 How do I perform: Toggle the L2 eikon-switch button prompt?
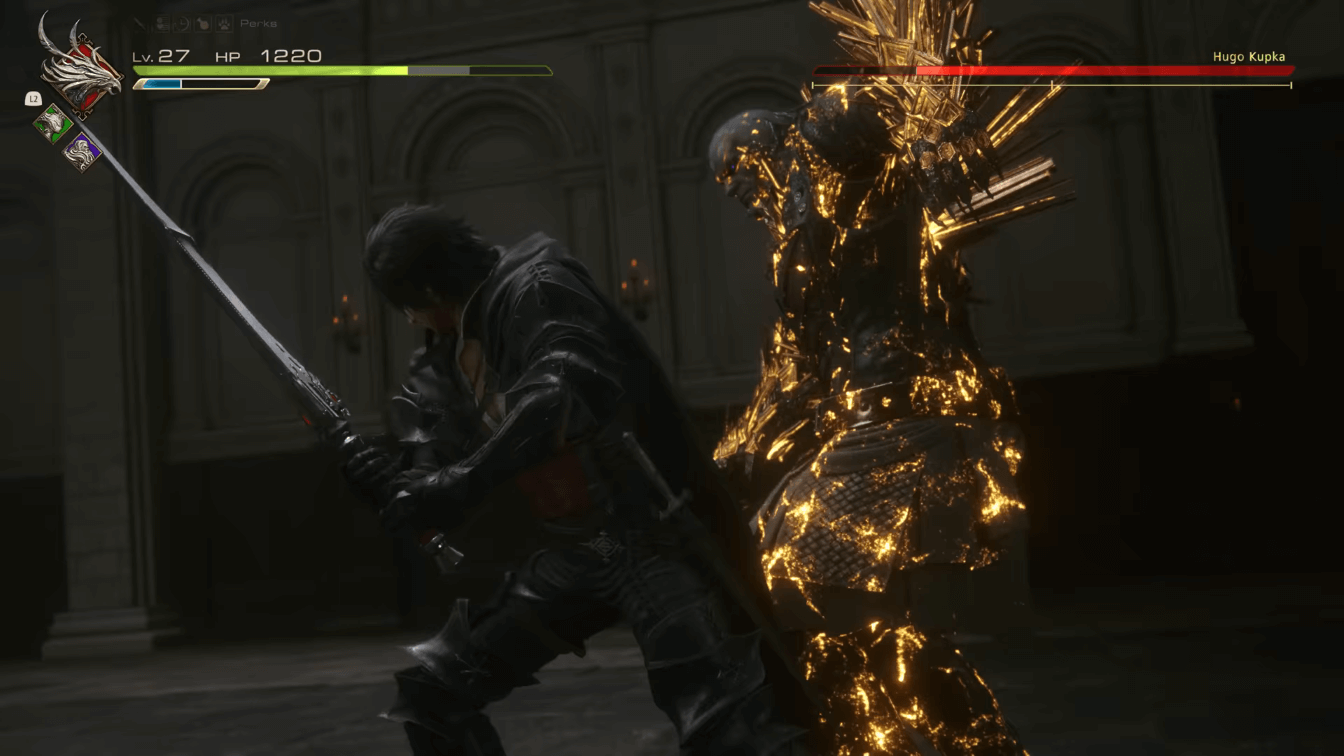(x=32, y=98)
